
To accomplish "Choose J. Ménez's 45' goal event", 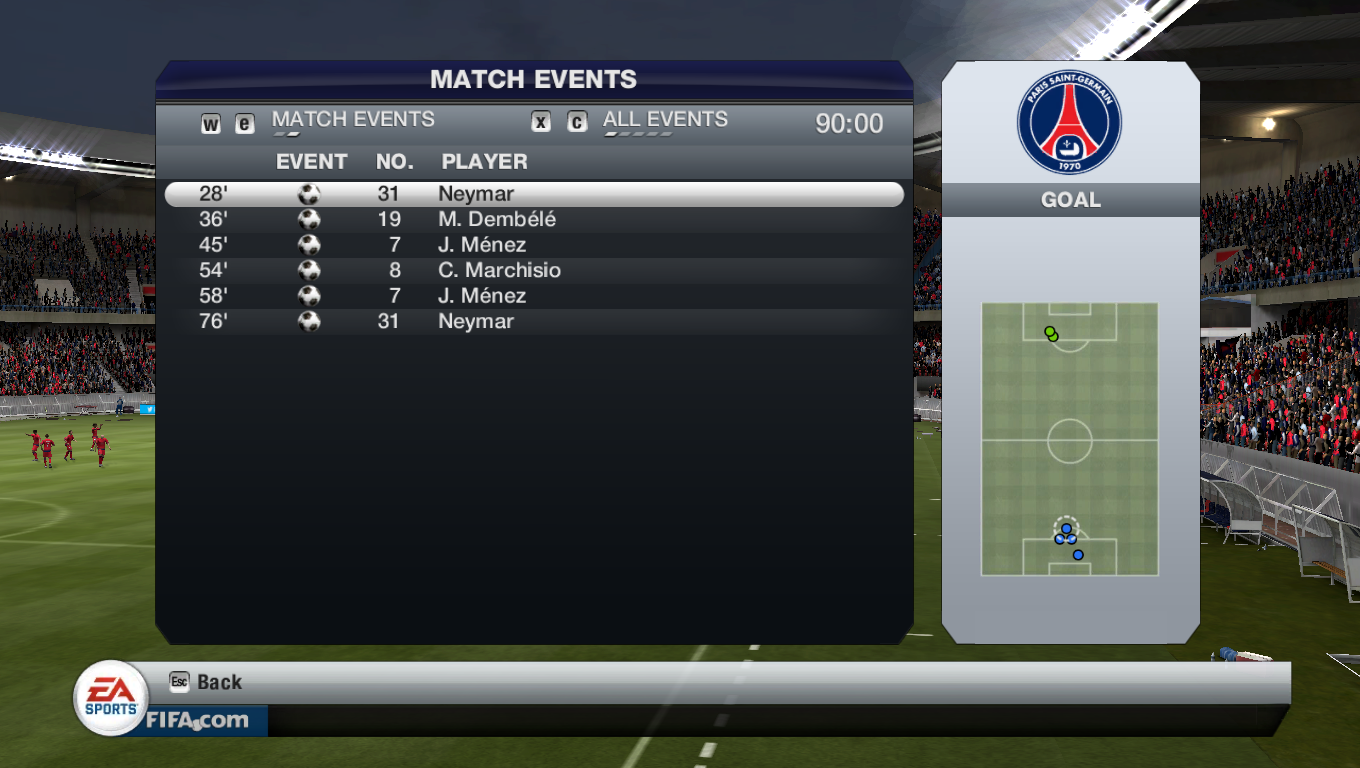I will point(533,245).
